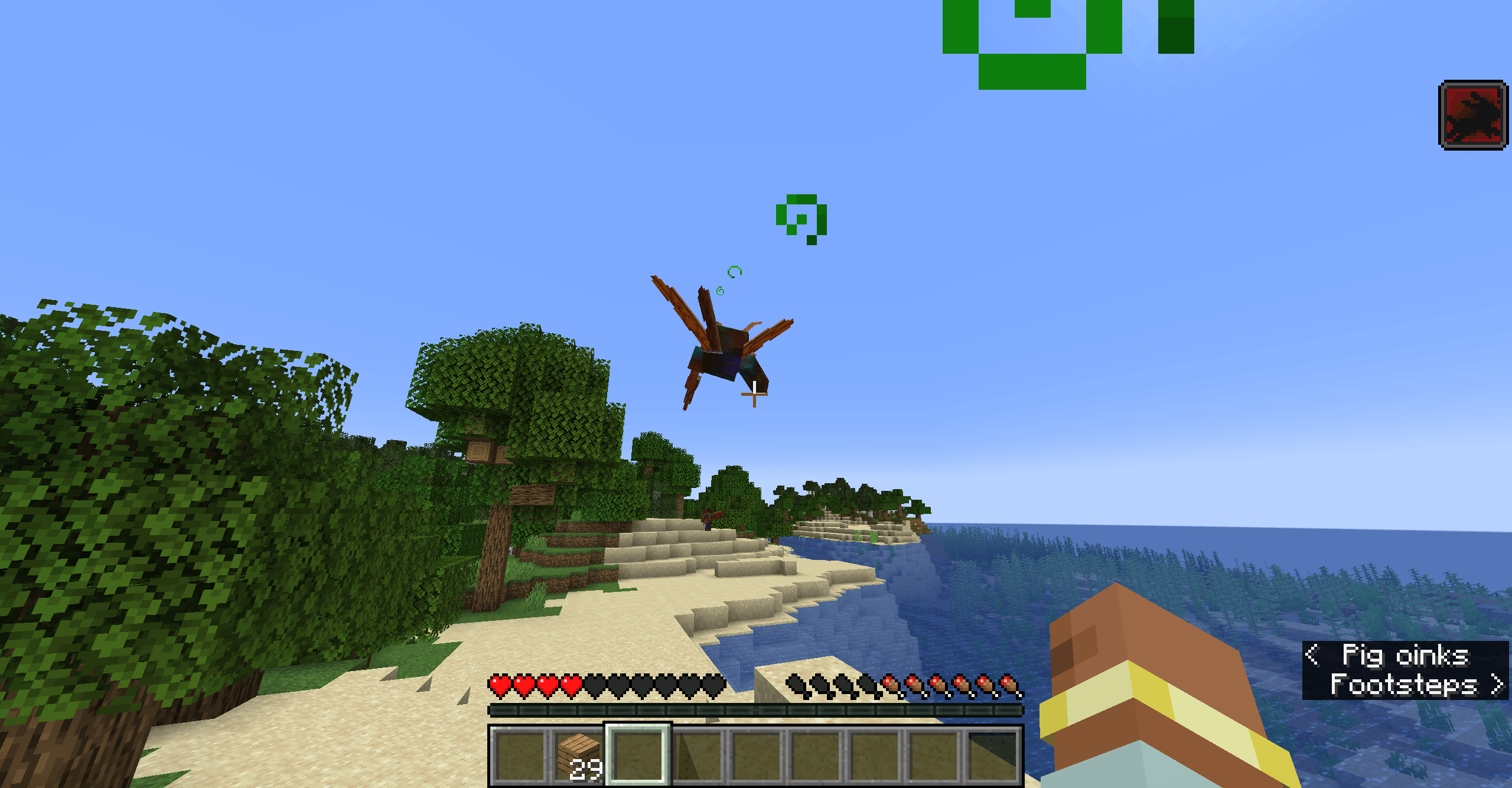Click the left chevron beside Pig oinks subtitle
The height and width of the screenshot is (788, 1512).
pos(1312,655)
